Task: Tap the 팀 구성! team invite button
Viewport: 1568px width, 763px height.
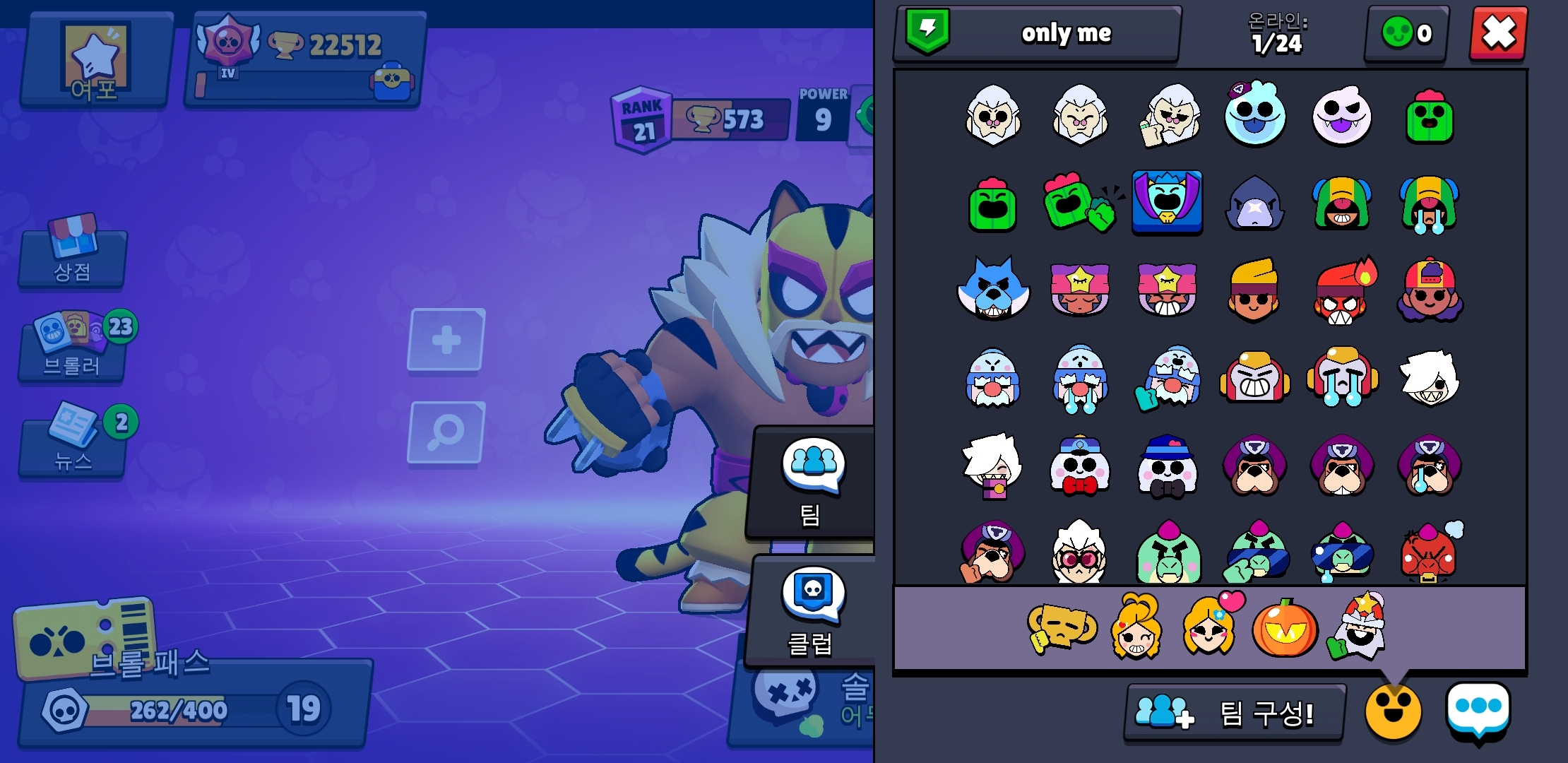Action: pos(1234,713)
